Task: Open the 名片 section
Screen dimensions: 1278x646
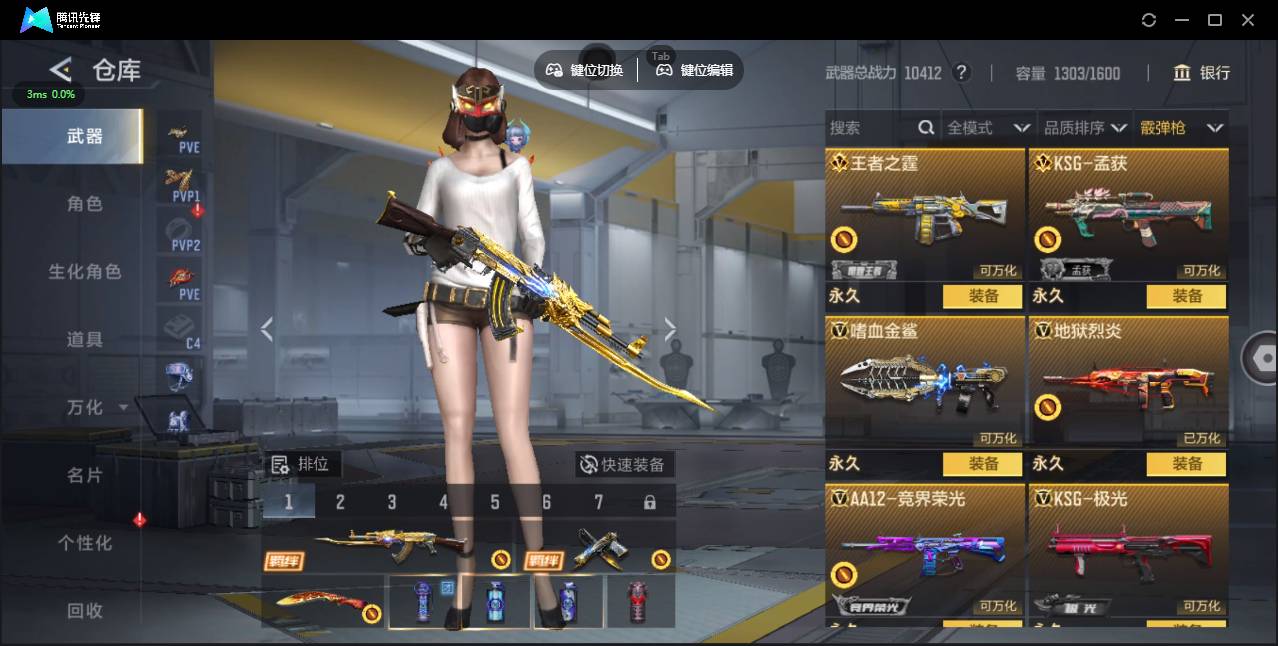Action: (x=85, y=475)
